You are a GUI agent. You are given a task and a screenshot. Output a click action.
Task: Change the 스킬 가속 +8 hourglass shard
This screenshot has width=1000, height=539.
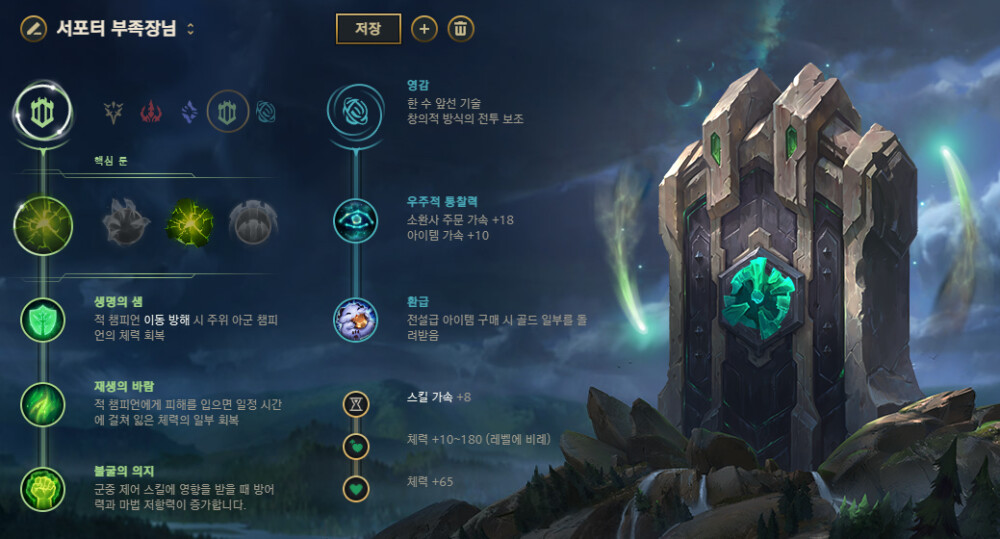pyautogui.click(x=356, y=404)
